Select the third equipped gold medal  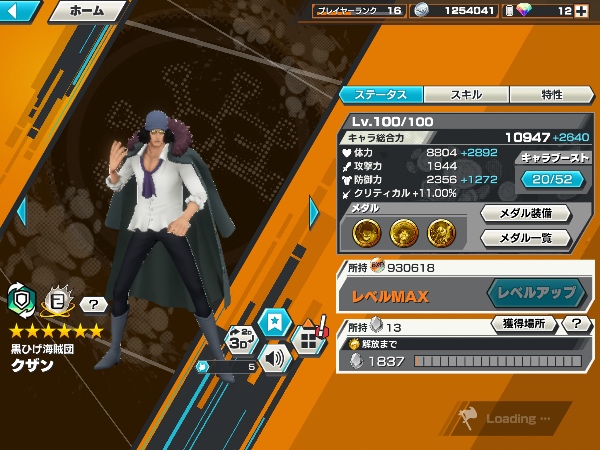click(x=442, y=232)
